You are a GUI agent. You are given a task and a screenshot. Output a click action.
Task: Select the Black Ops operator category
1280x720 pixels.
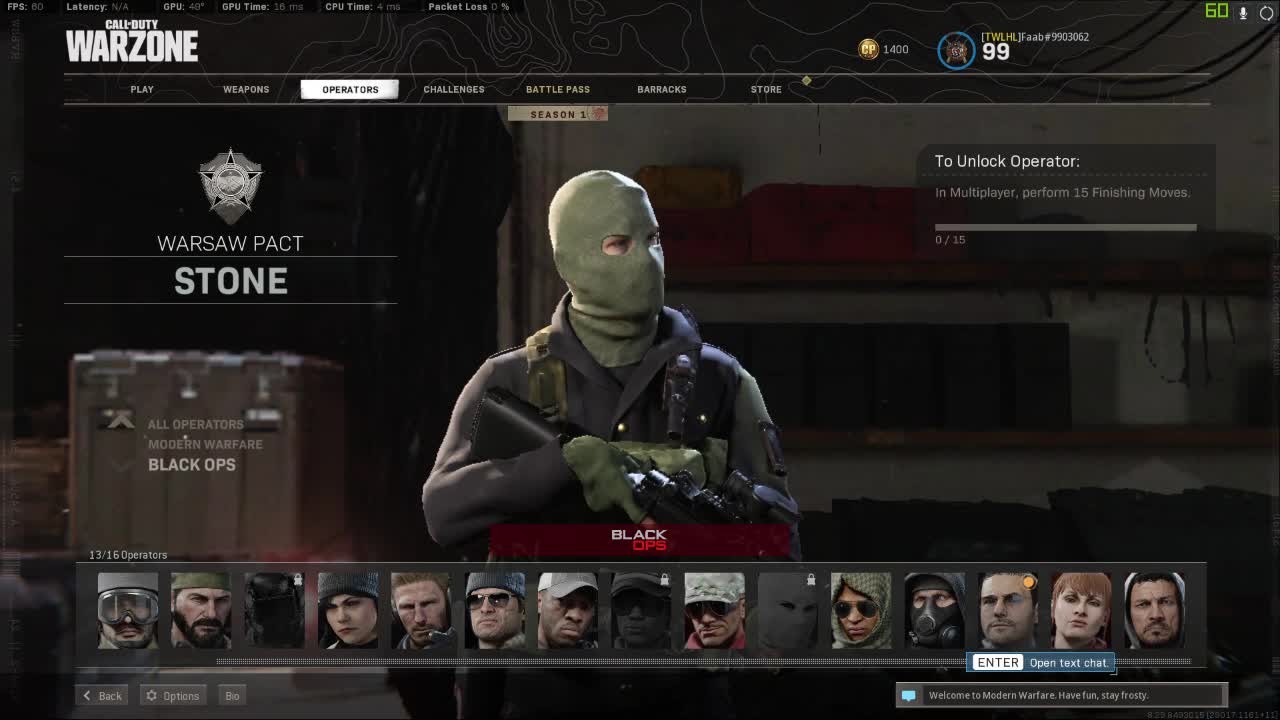(x=192, y=465)
